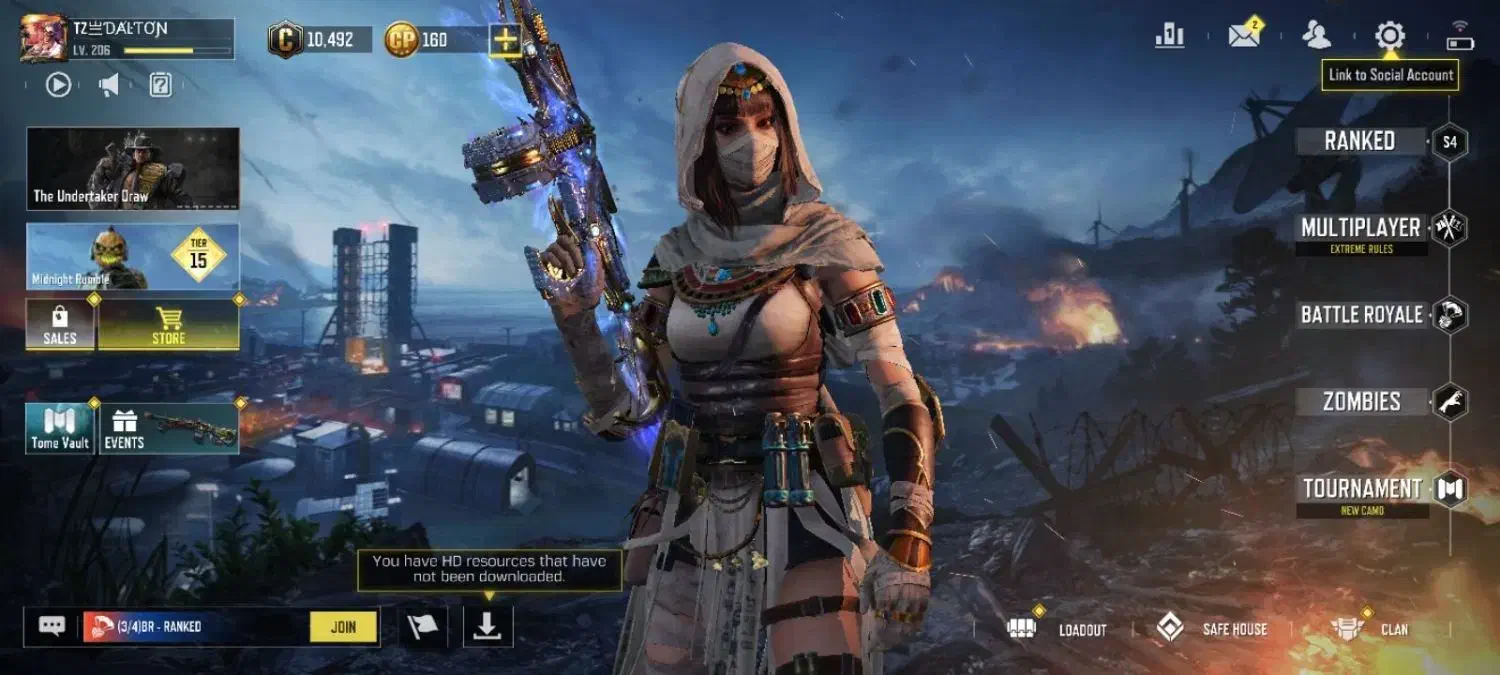Show the friends list icon

tap(1317, 36)
